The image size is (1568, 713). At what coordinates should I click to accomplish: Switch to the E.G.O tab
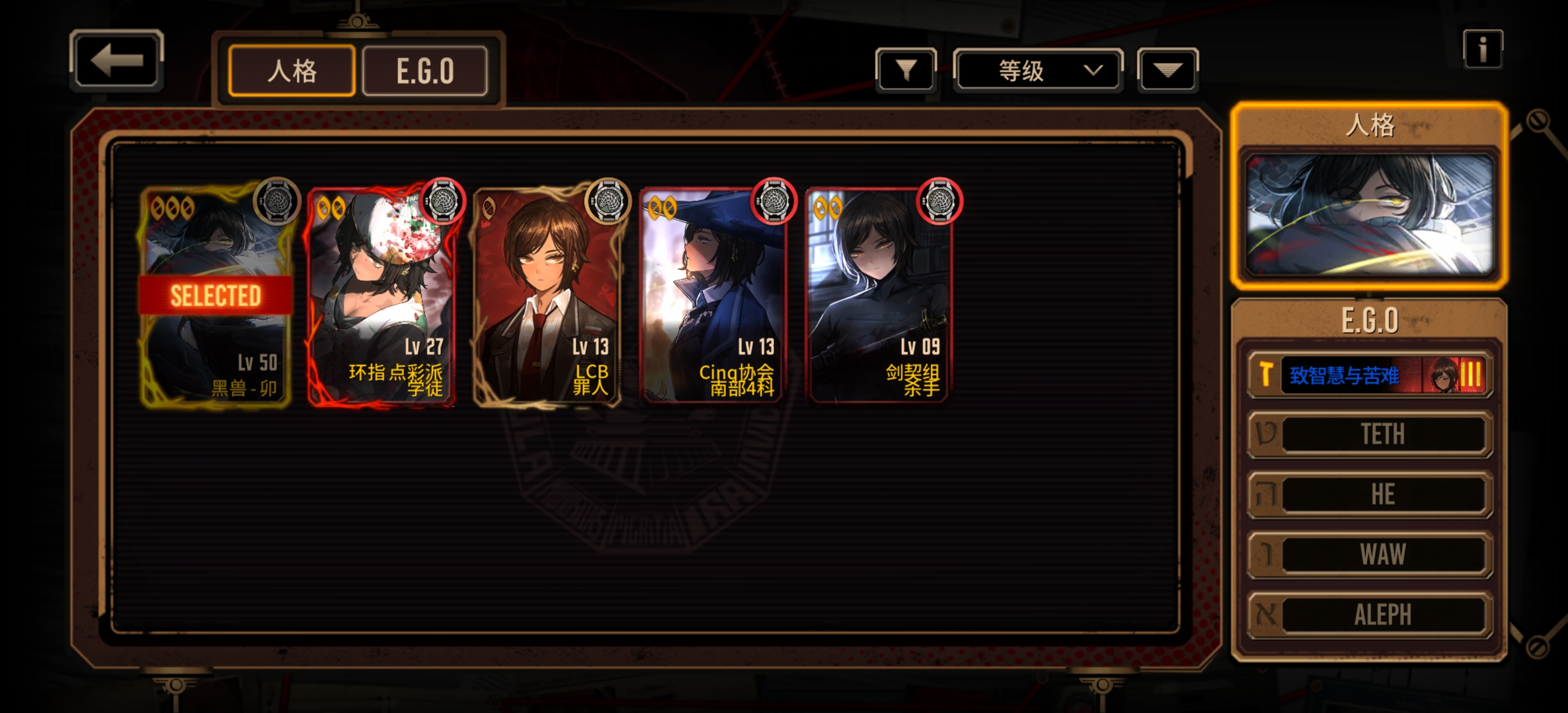click(425, 71)
